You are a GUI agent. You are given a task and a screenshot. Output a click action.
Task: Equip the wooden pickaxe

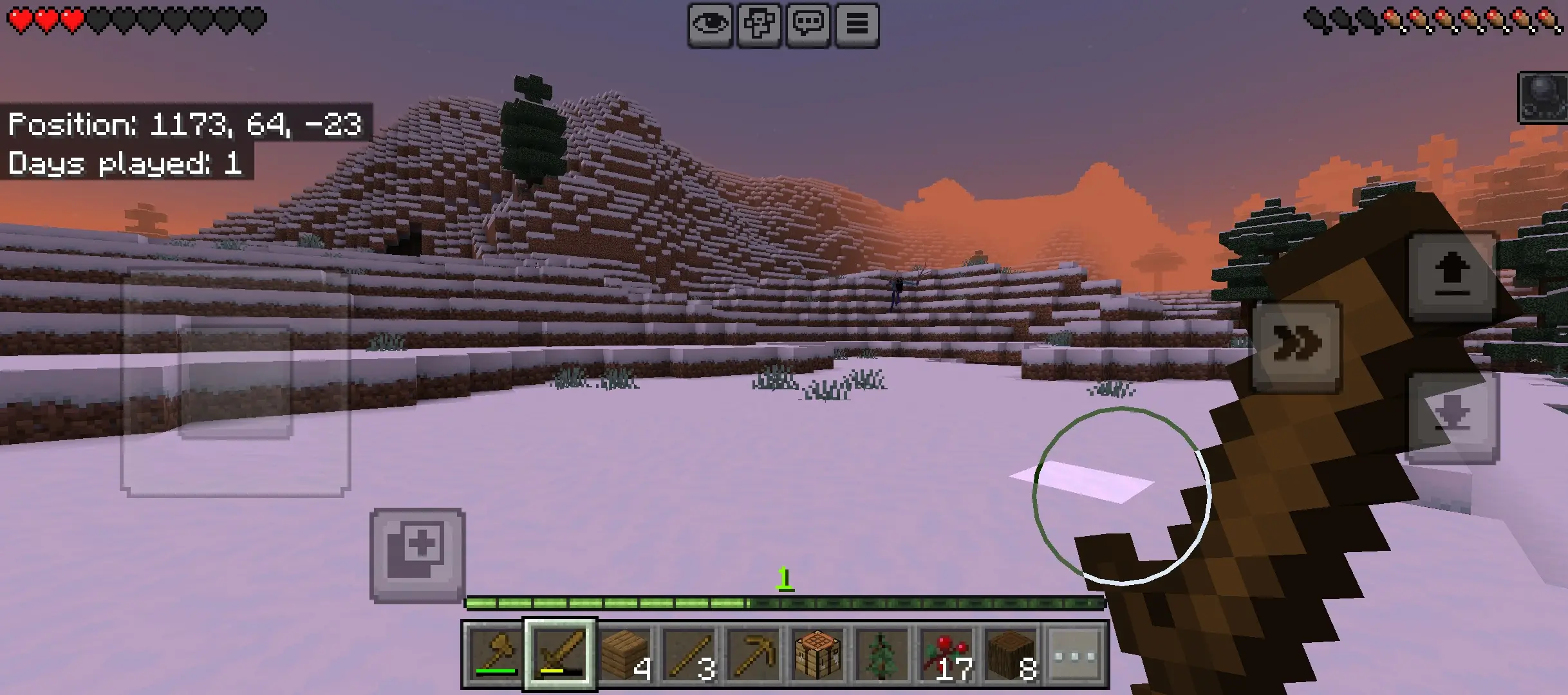point(754,654)
